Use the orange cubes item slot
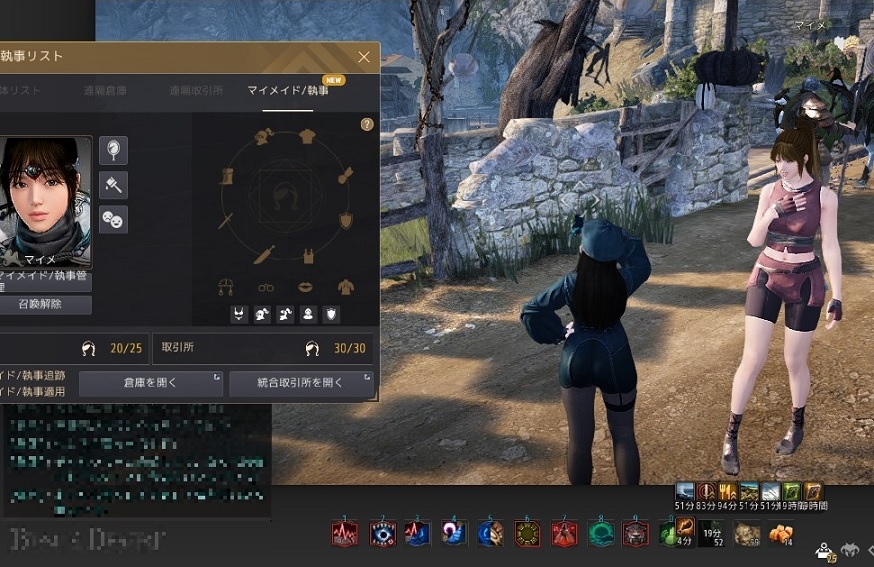Viewport: 874px width, 567px height. (x=779, y=534)
